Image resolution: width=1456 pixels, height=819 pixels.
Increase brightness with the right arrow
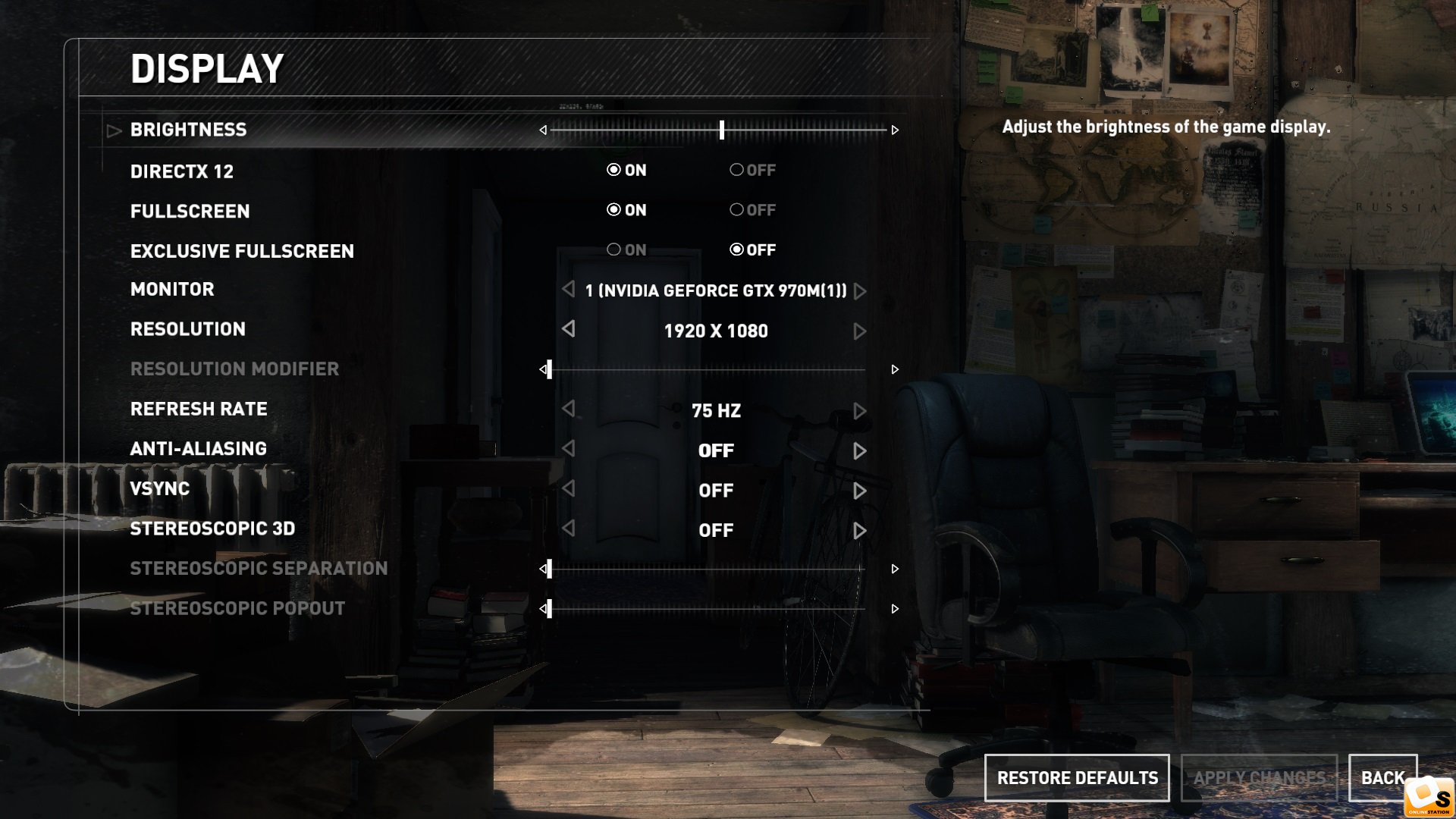point(895,130)
